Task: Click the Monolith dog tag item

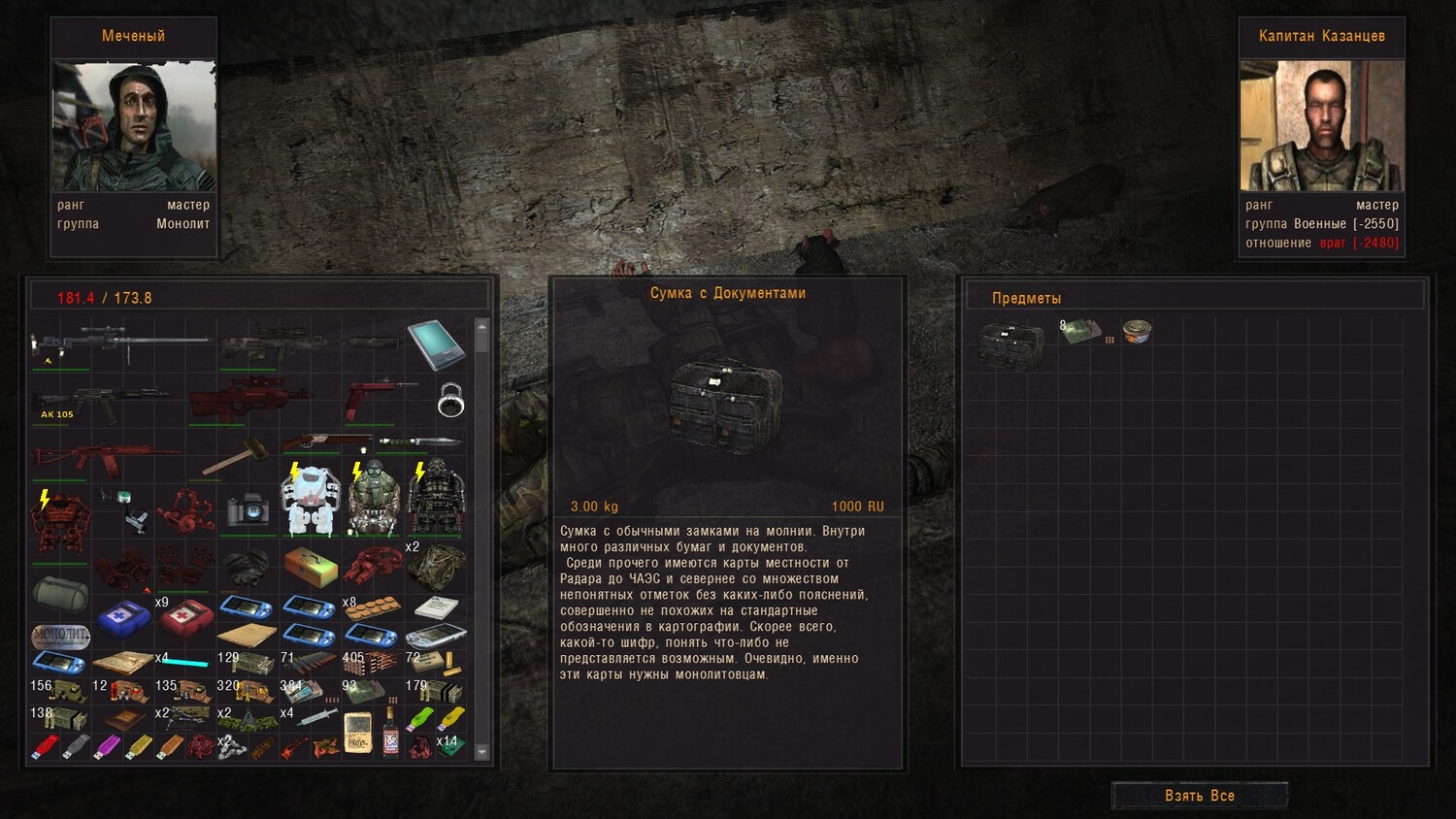Action: pyautogui.click(x=60, y=637)
